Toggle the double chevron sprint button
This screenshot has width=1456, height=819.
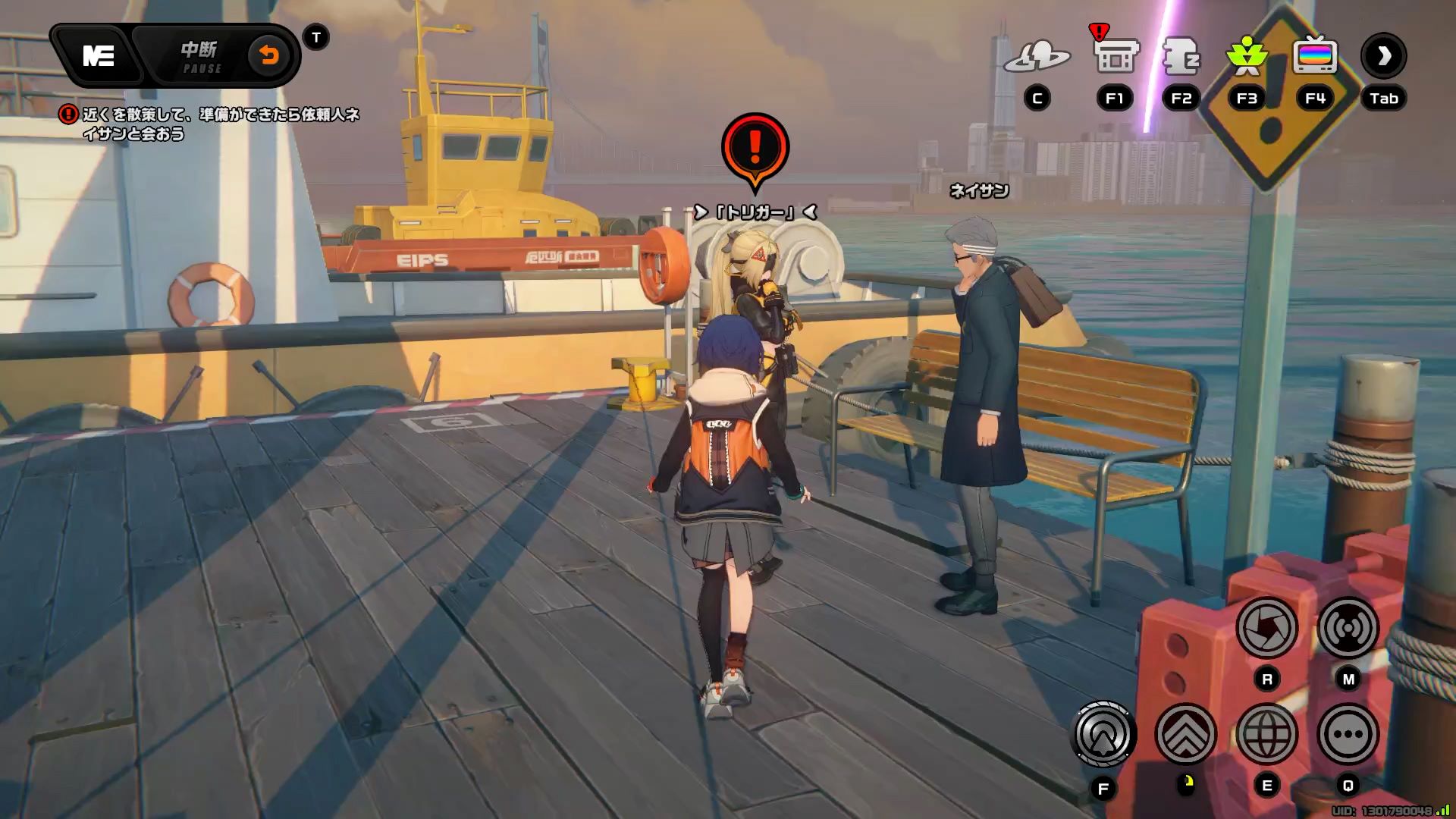click(1185, 734)
